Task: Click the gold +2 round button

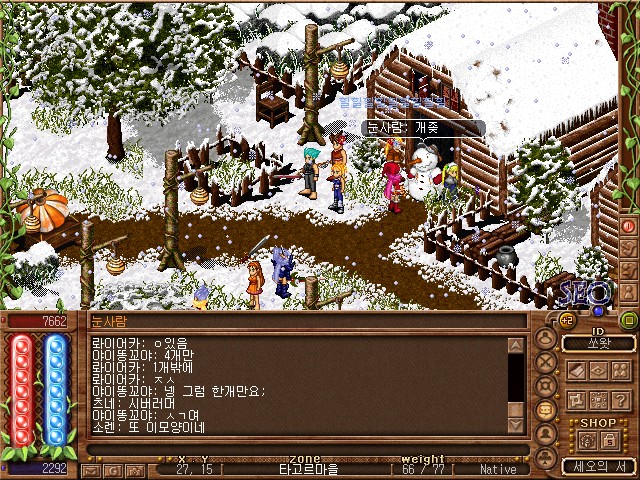Action: 564,319
